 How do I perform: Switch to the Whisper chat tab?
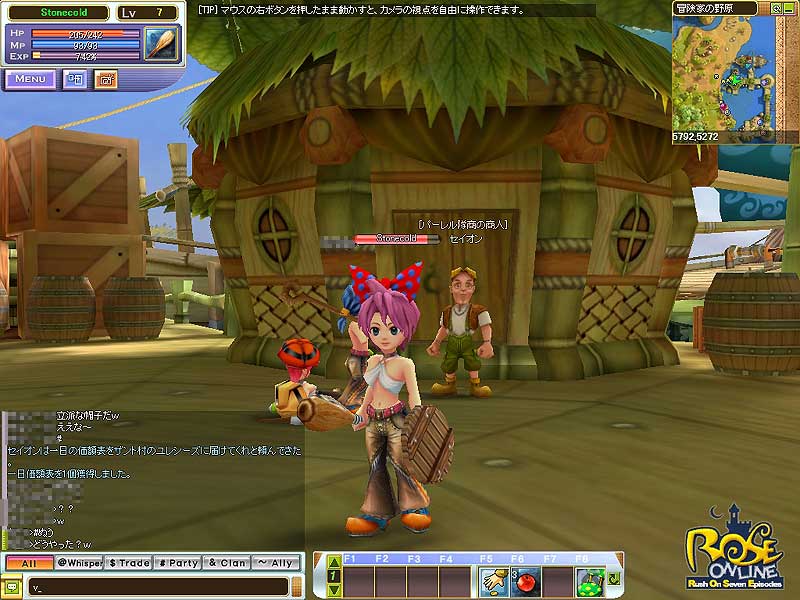pyautogui.click(x=79, y=563)
